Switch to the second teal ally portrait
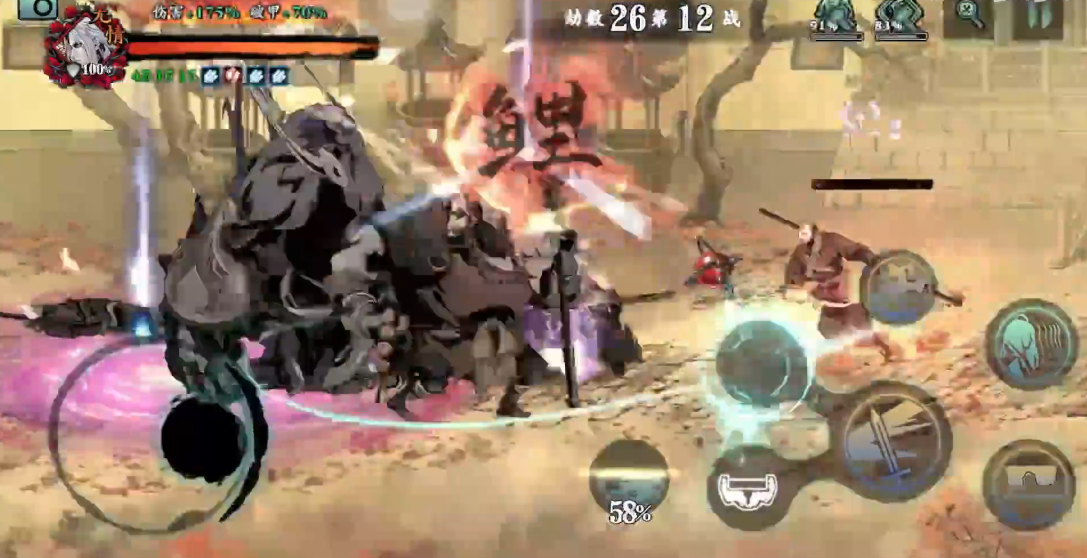 [901, 19]
